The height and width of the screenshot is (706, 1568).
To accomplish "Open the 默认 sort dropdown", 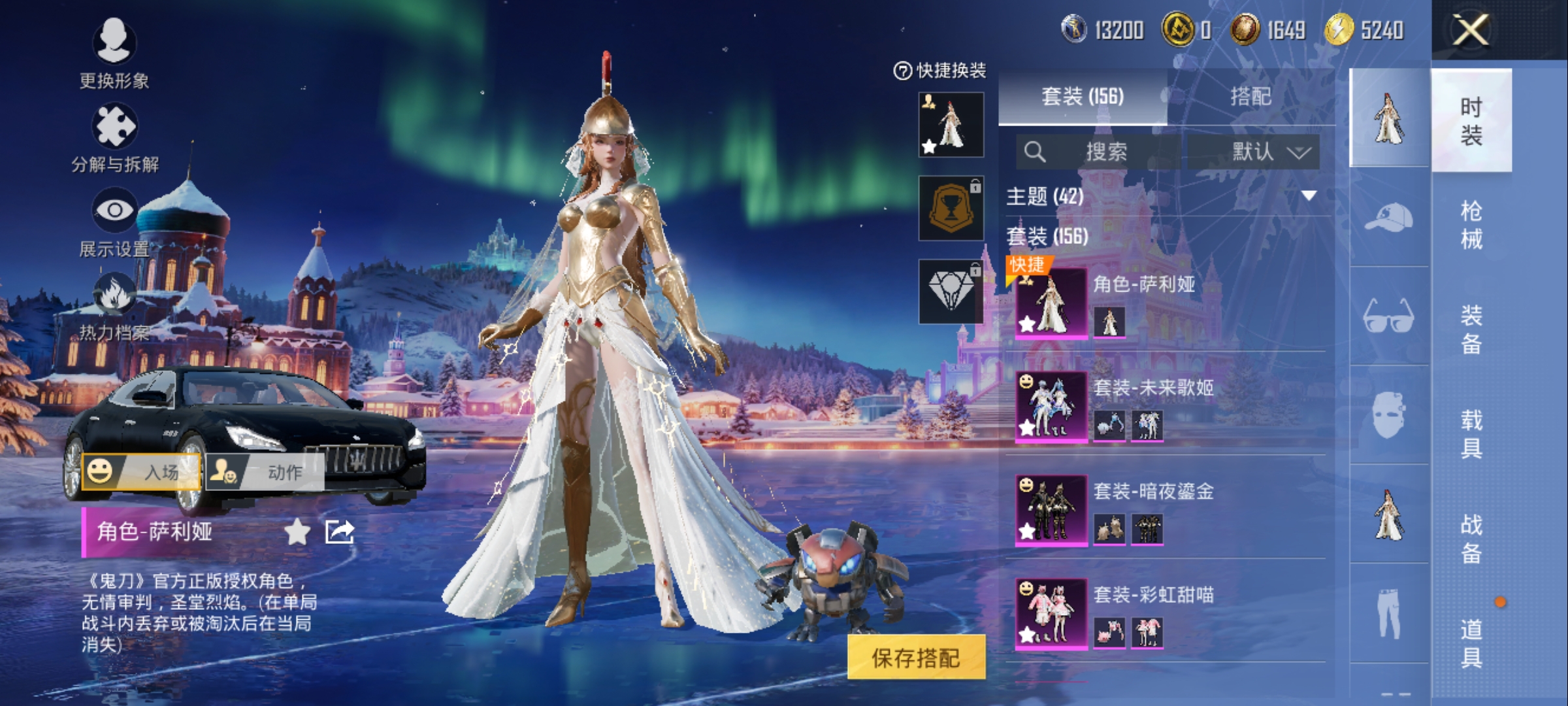I will coord(1270,152).
